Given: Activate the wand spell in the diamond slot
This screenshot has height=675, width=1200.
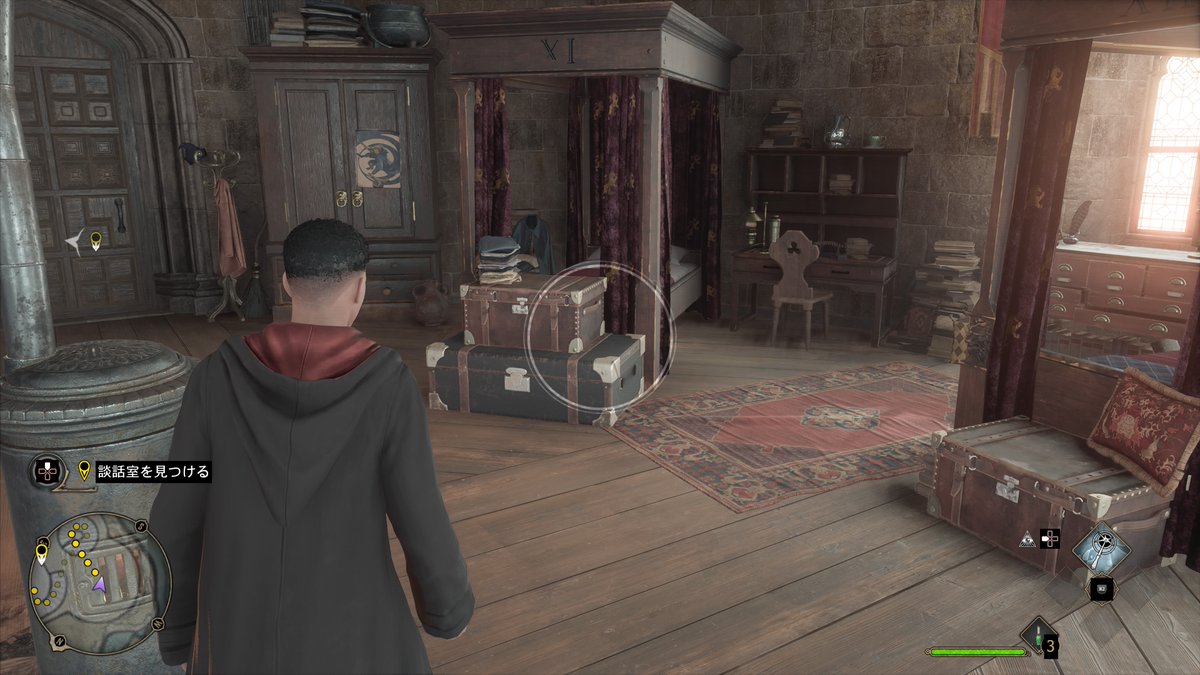Looking at the screenshot, I should (1101, 546).
